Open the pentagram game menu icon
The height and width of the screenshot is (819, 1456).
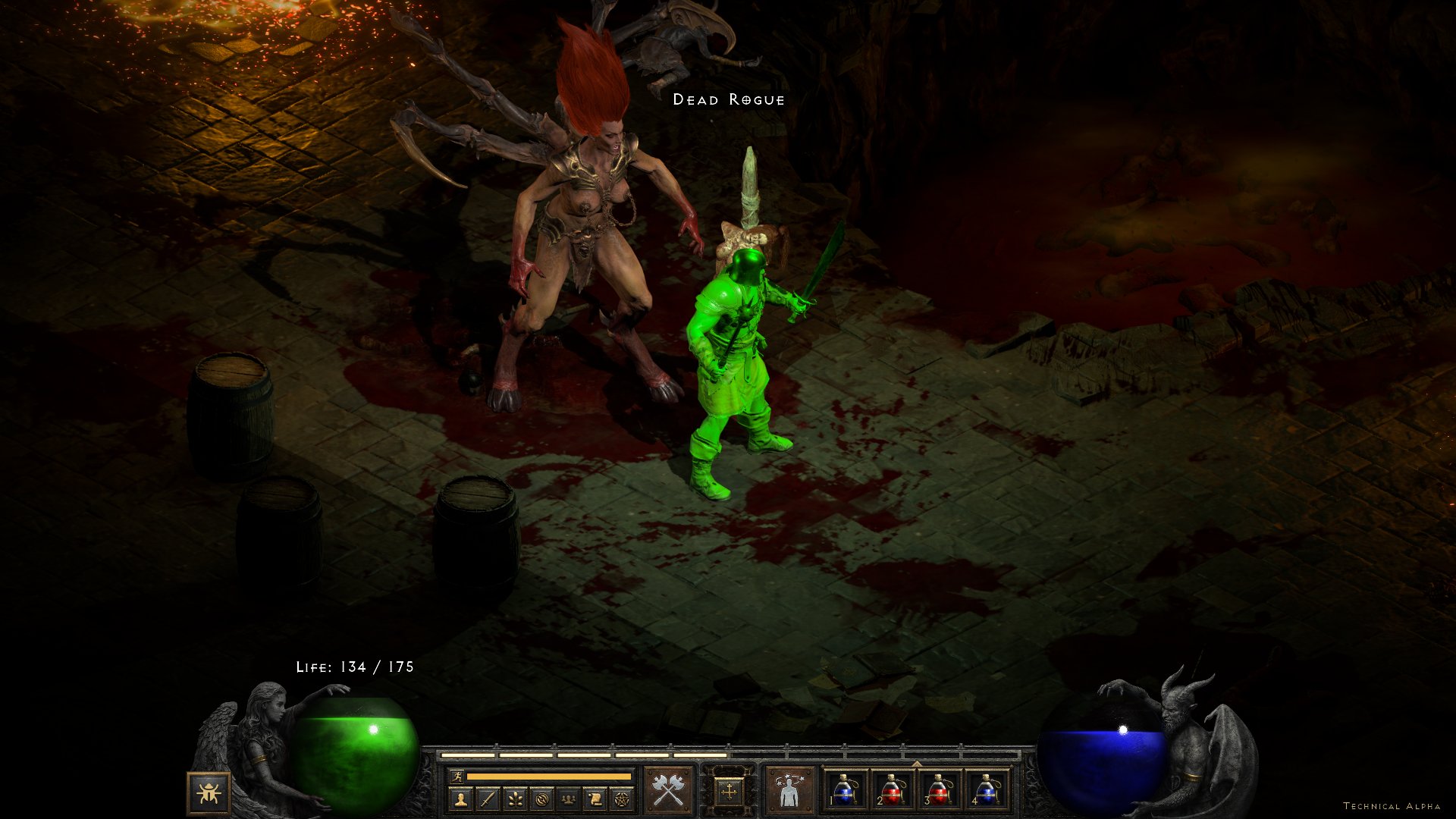[x=622, y=799]
